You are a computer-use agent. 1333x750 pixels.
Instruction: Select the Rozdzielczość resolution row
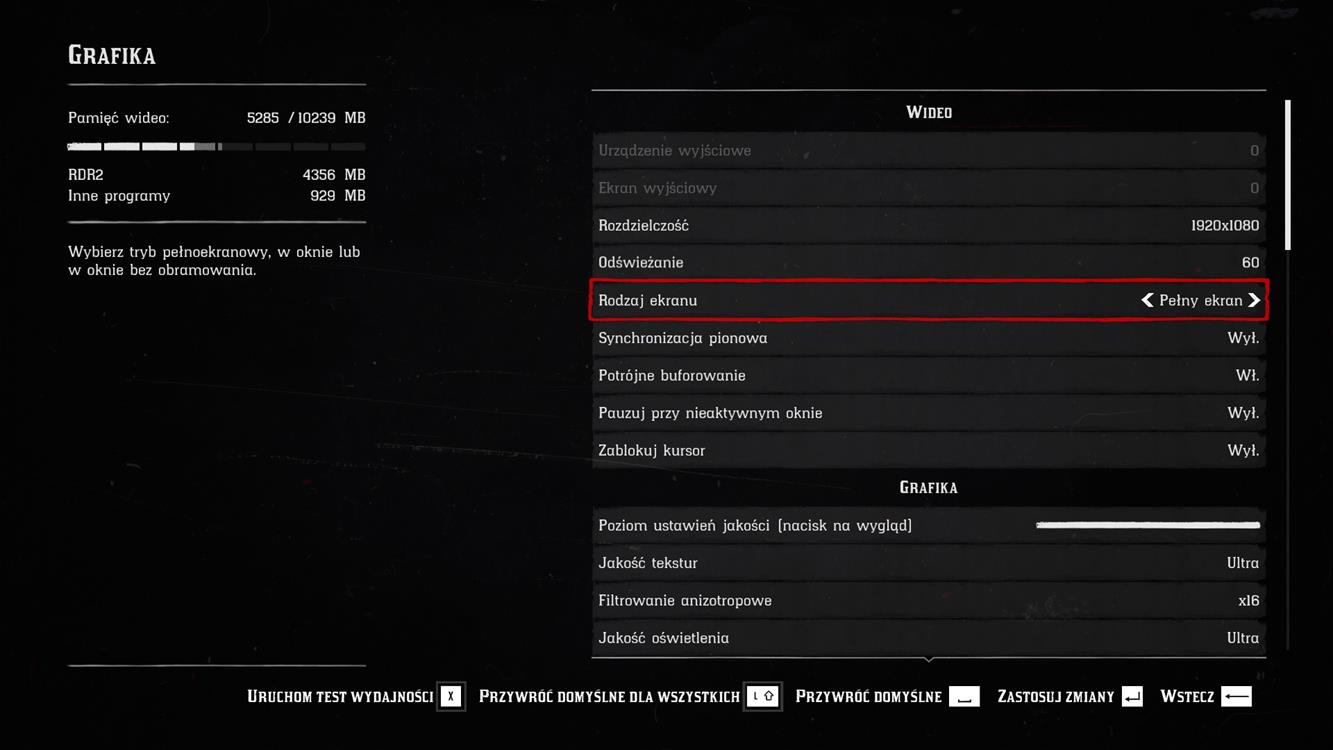tap(928, 226)
